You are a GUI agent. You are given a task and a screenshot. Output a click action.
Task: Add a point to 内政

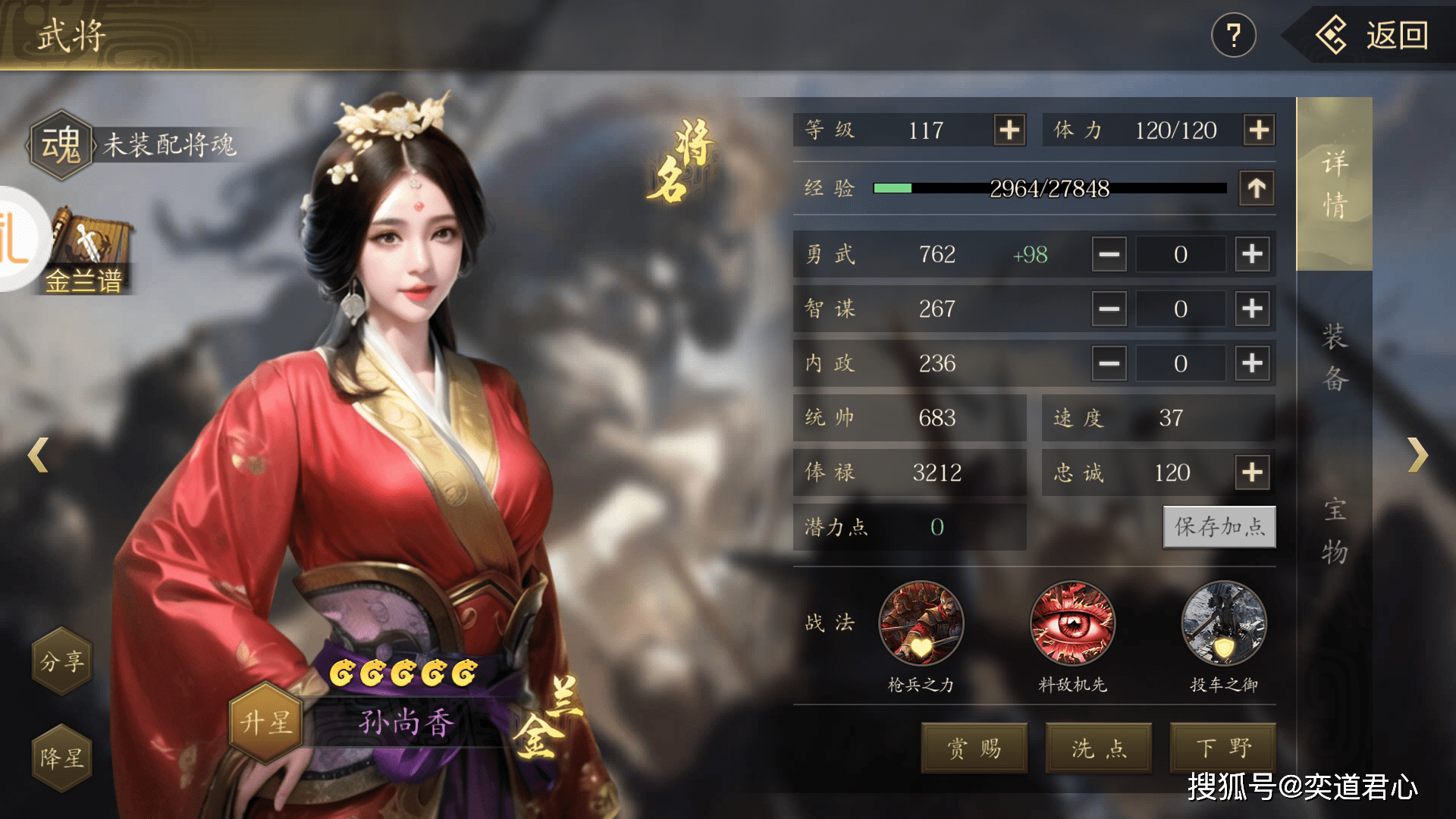pyautogui.click(x=1252, y=363)
